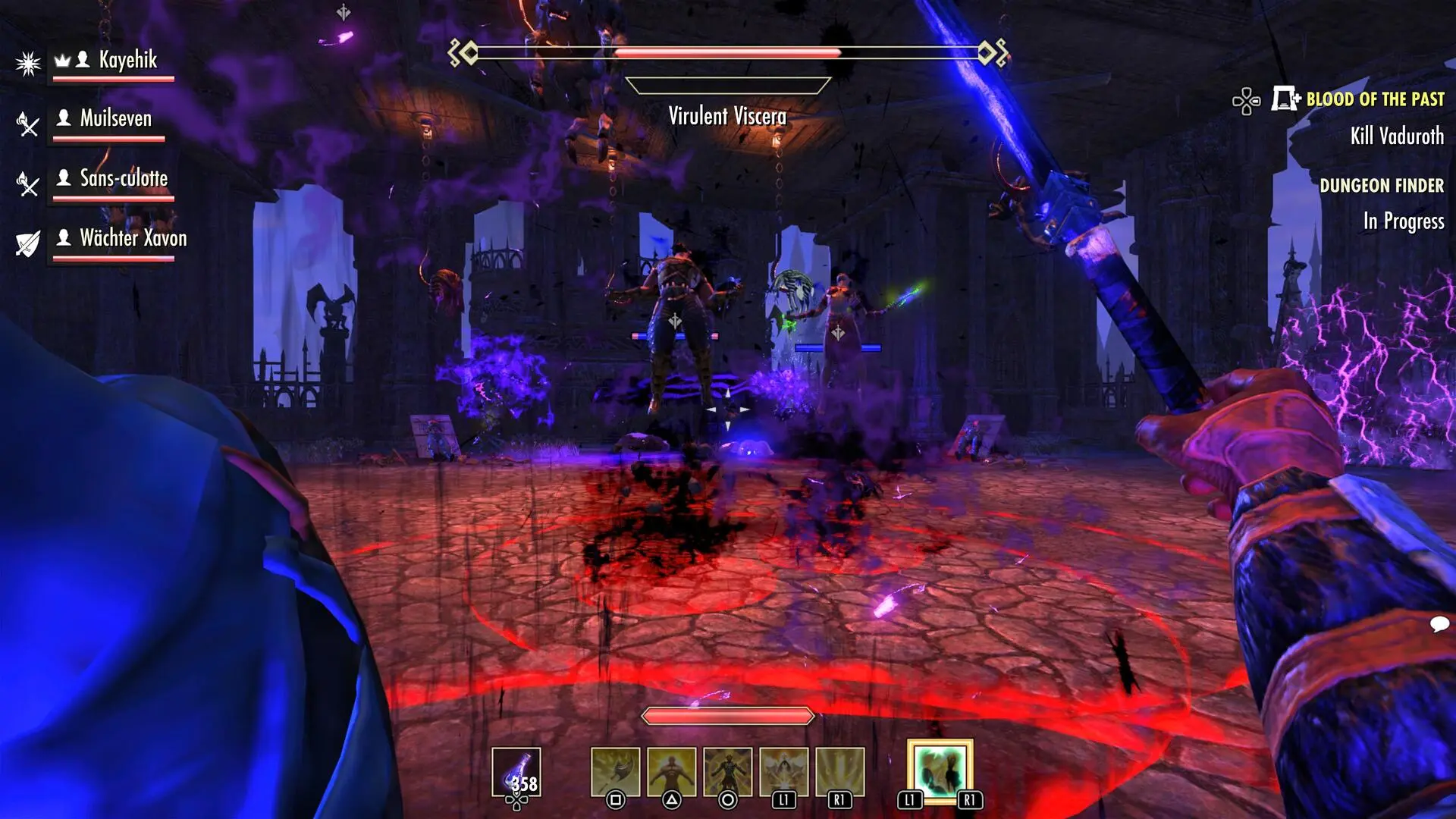1456x819 pixels.
Task: Activate the glowing bare-chested figure ability
Action: tap(671, 772)
